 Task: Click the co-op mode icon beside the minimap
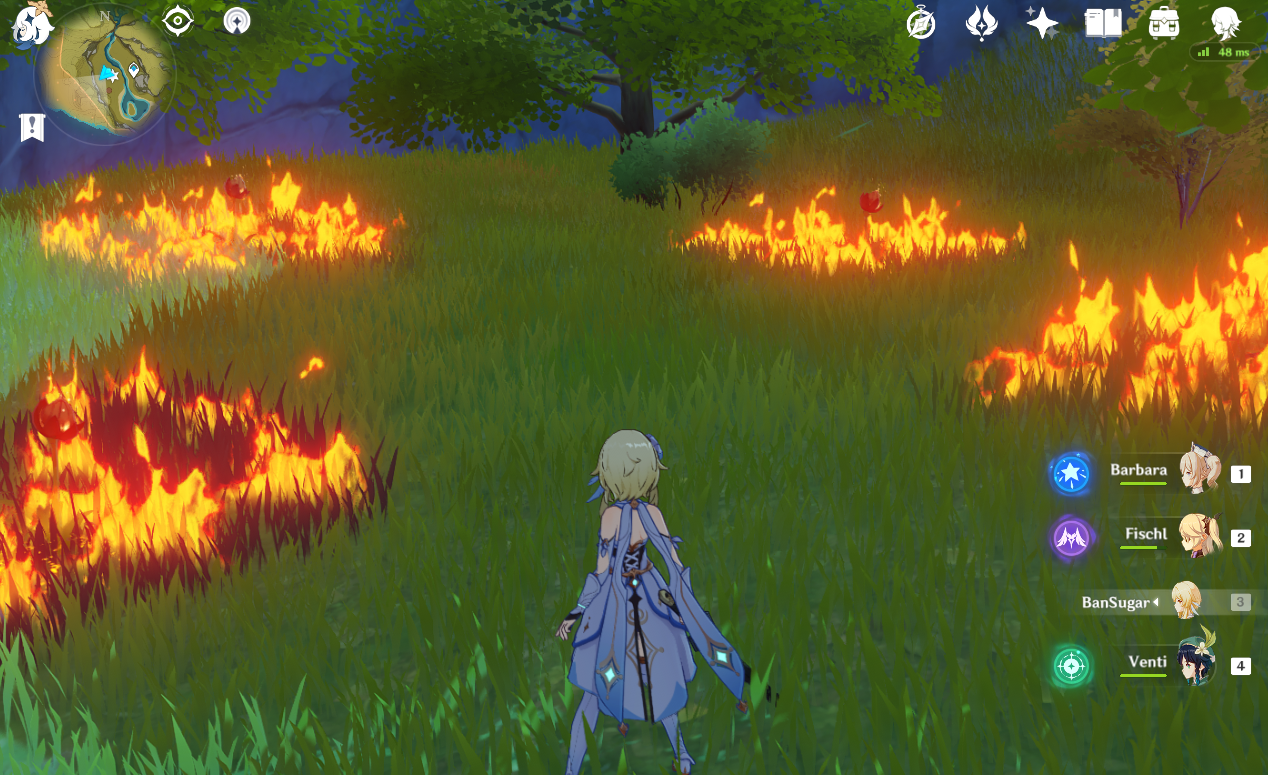(x=237, y=21)
